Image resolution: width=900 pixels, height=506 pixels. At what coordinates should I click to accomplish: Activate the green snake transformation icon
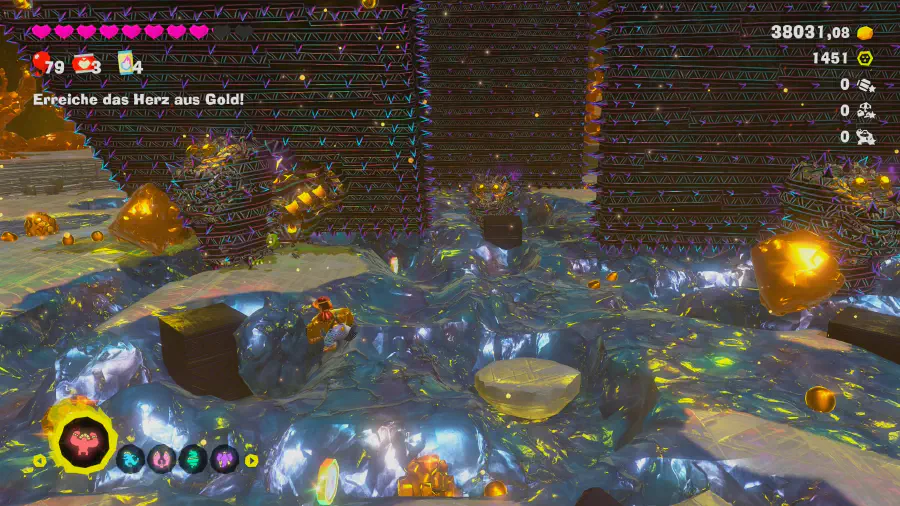pos(193,459)
